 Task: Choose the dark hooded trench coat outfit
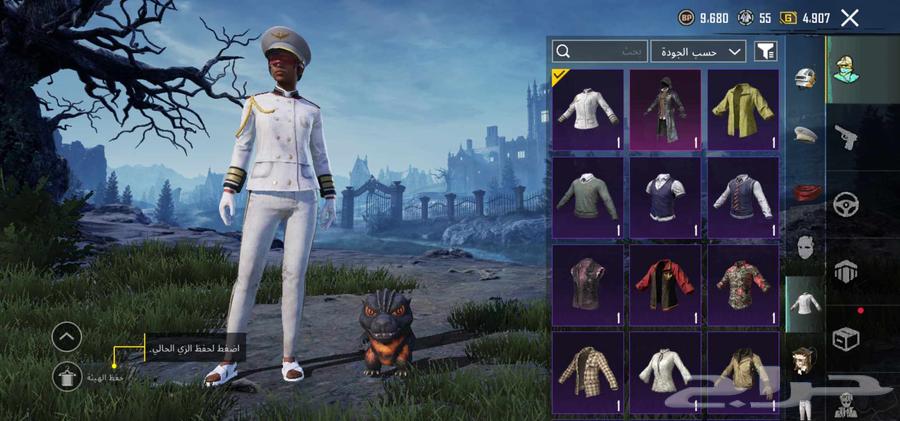(x=665, y=108)
